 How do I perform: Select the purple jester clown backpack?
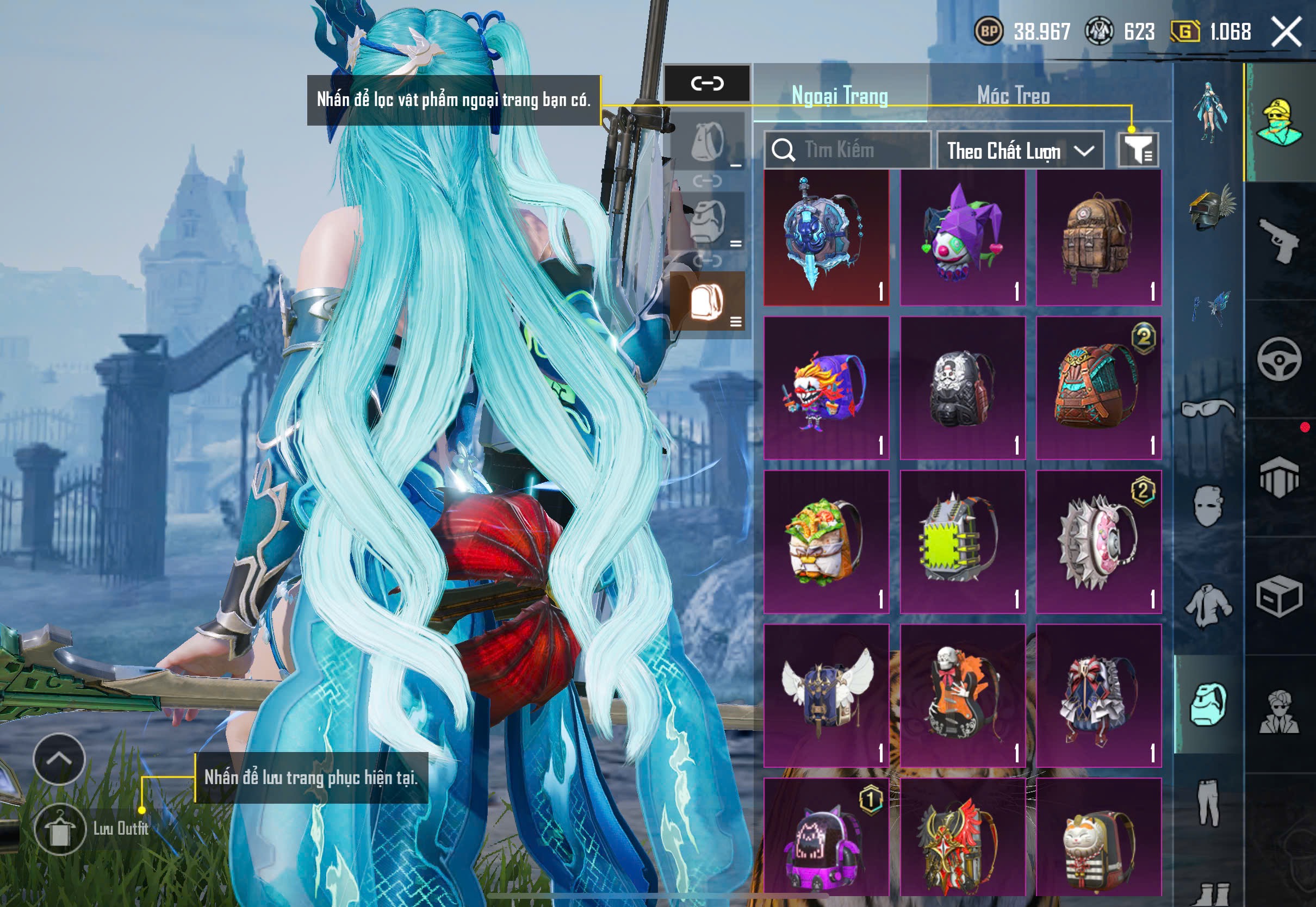click(x=962, y=238)
